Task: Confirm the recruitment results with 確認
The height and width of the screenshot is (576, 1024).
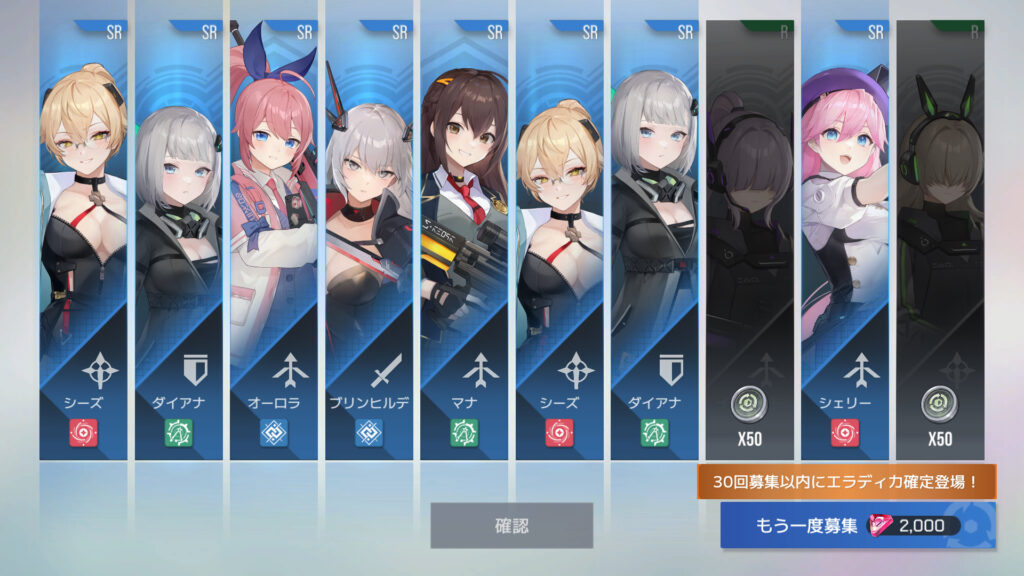Action: (511, 525)
